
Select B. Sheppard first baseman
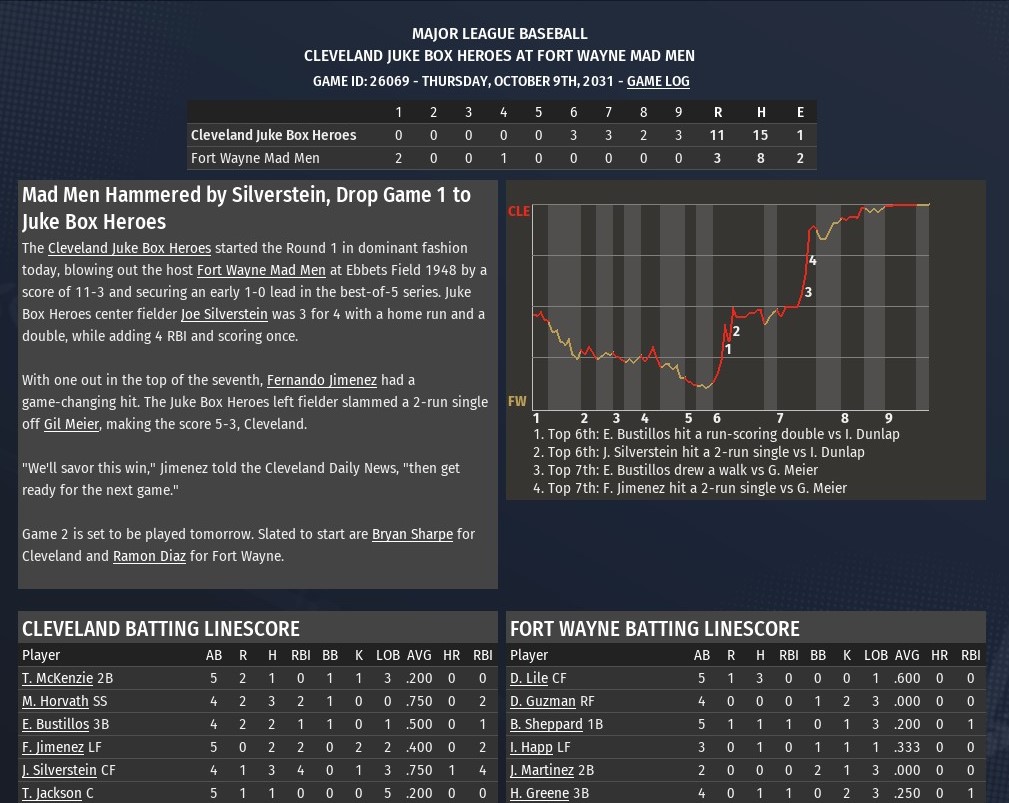[x=546, y=724]
